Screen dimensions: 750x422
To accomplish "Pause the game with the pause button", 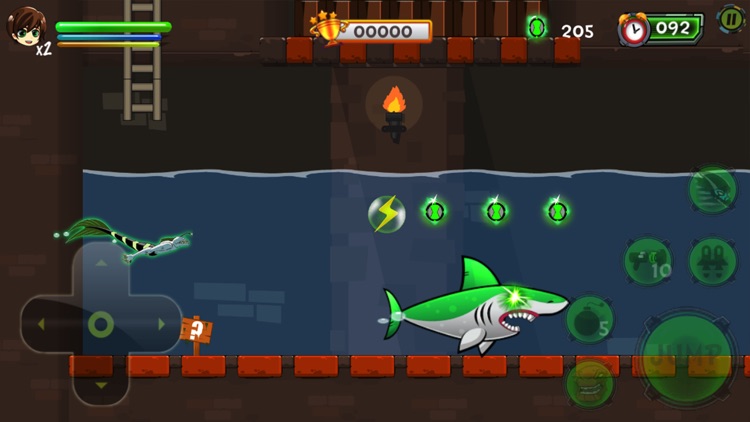I will click(x=730, y=19).
